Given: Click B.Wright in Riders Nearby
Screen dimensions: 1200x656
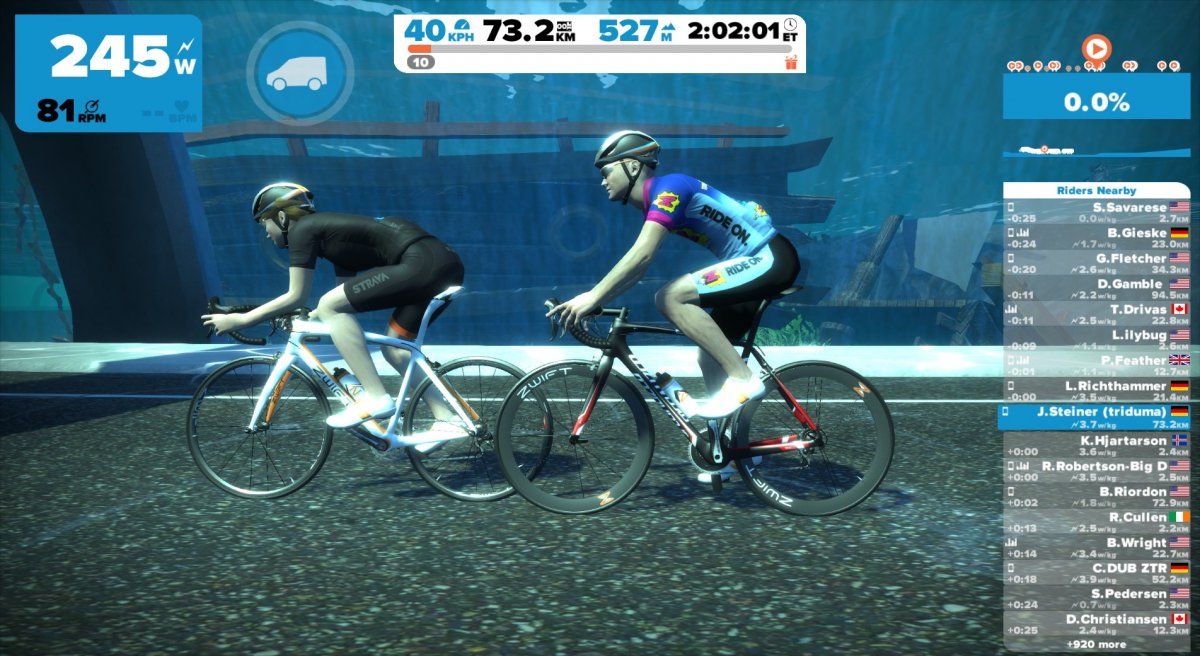Looking at the screenshot, I should click(1096, 548).
